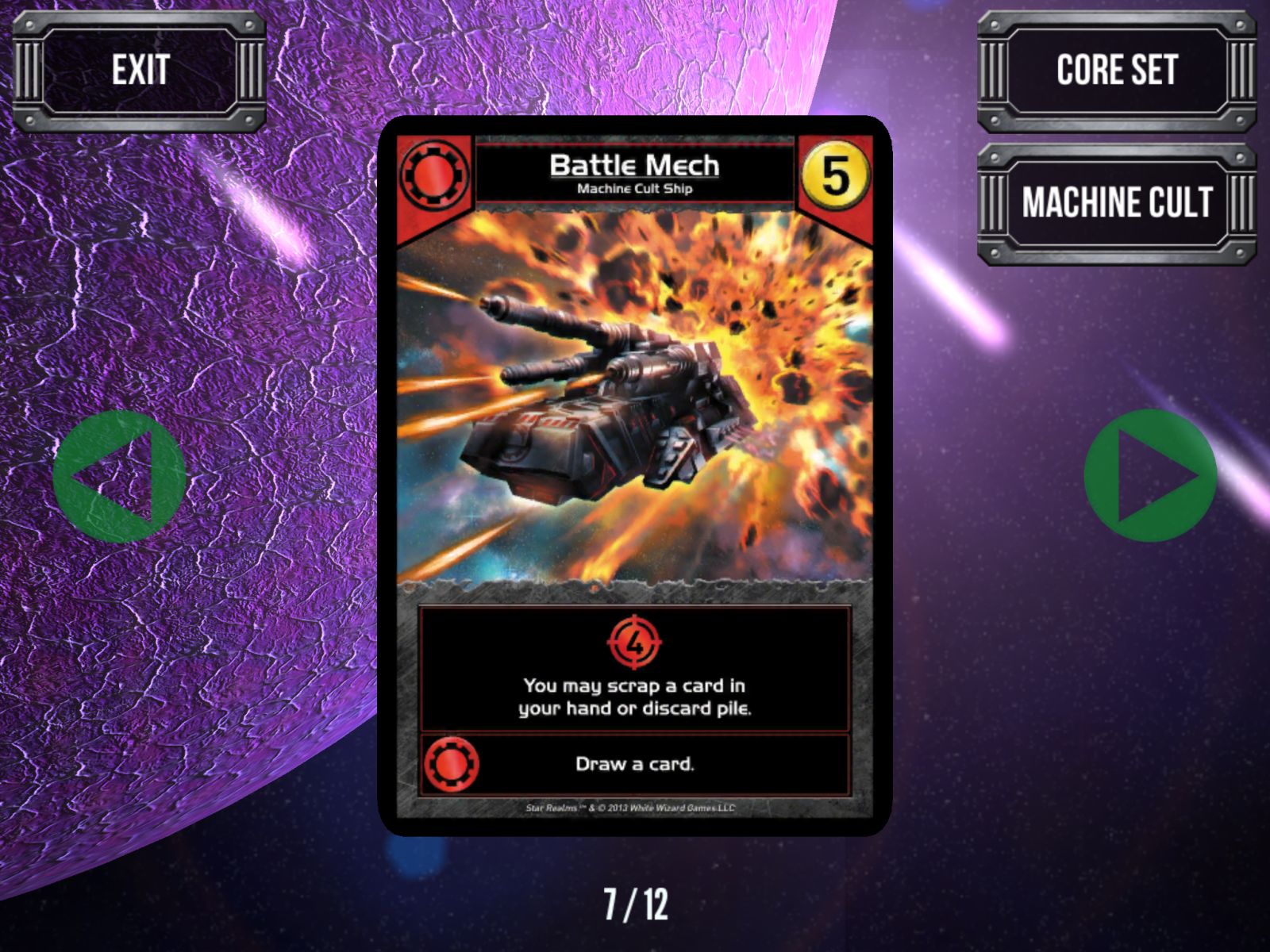The height and width of the screenshot is (952, 1270).
Task: Go to the previous card
Action: tap(119, 476)
